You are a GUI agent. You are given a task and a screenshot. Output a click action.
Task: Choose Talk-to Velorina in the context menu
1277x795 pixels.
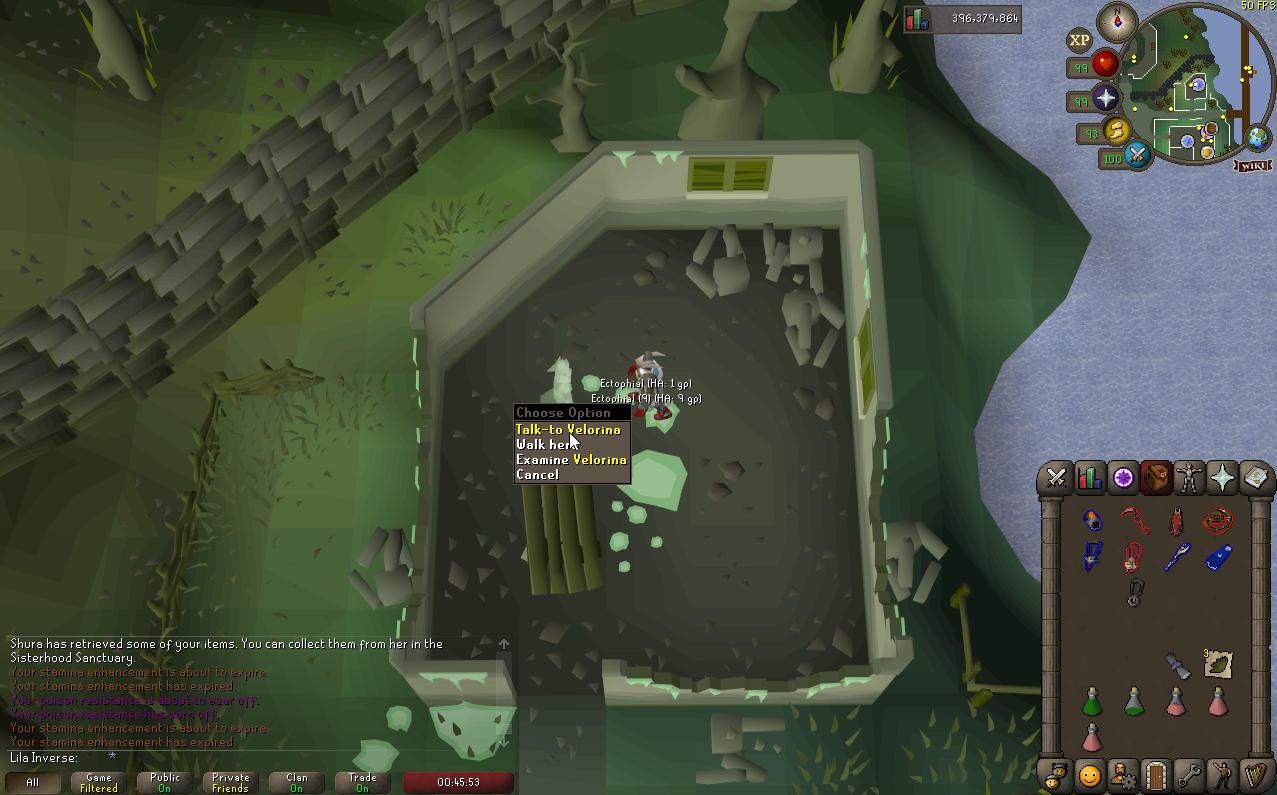coord(568,430)
